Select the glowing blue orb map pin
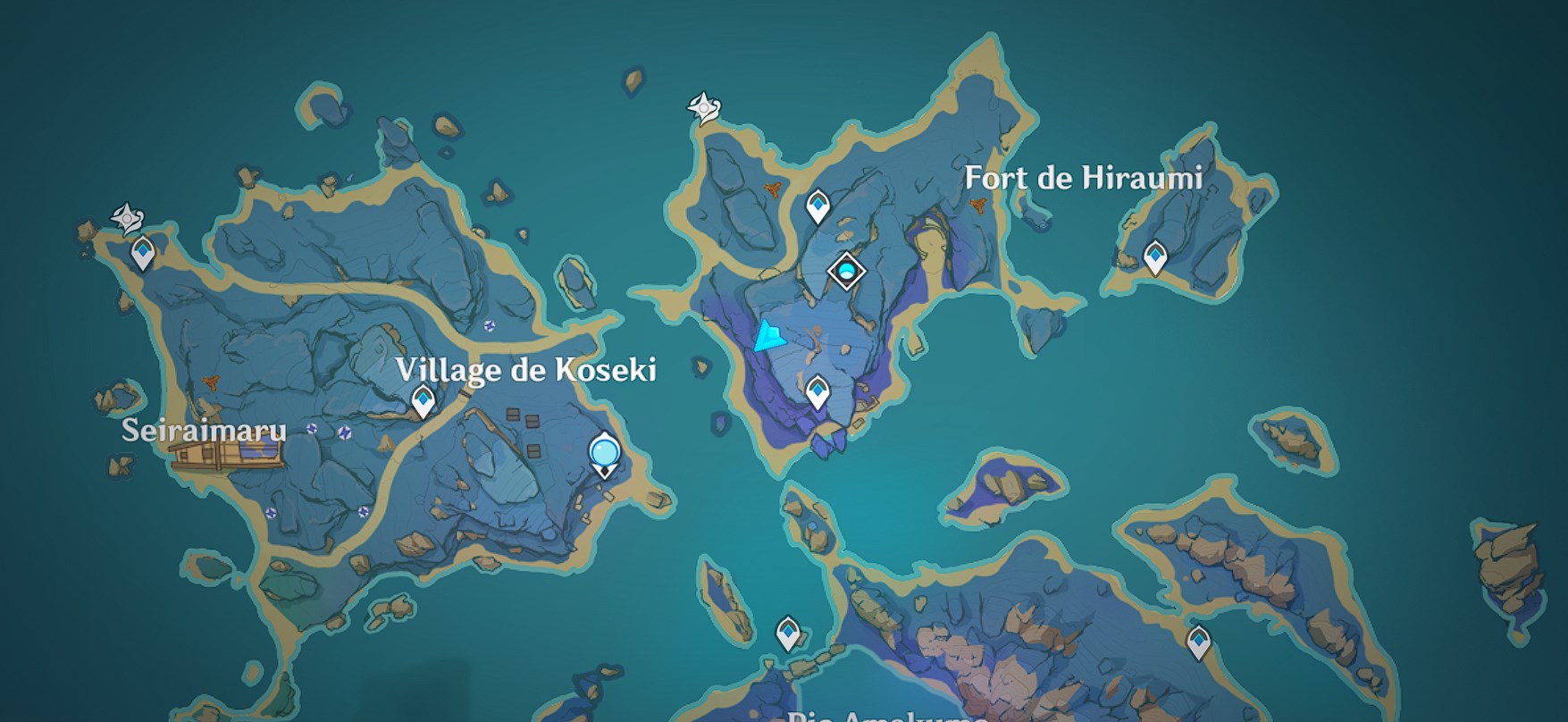1568x722 pixels. tap(605, 453)
